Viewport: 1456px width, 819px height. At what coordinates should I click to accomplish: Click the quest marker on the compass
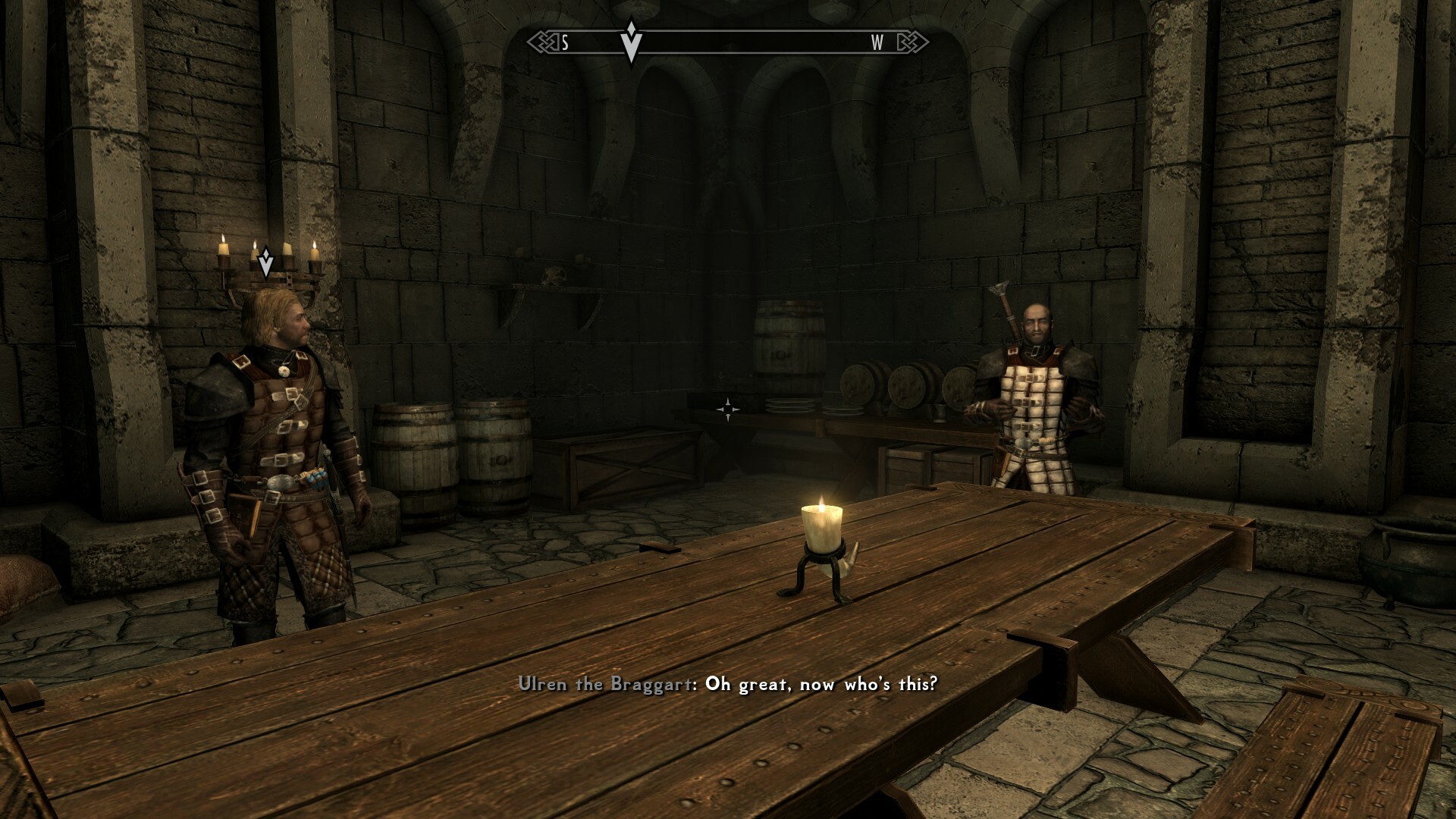point(631,42)
